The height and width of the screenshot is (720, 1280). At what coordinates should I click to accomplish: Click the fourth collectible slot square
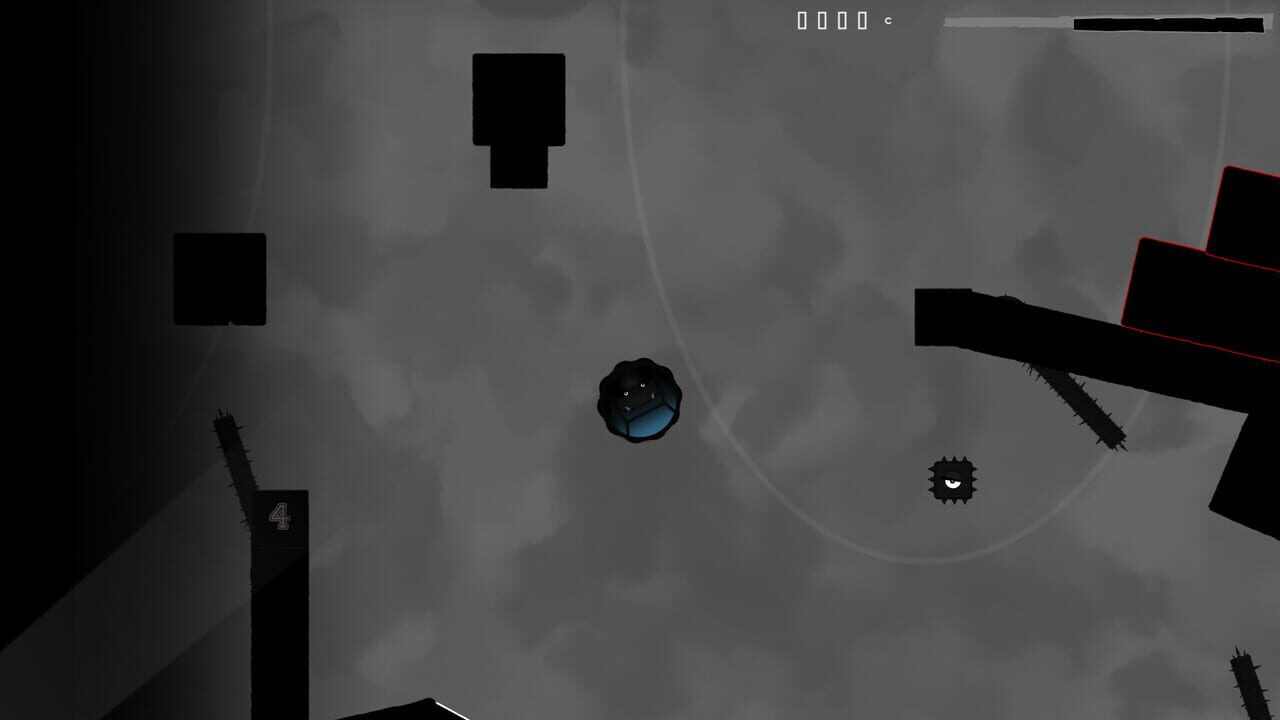tap(861, 20)
